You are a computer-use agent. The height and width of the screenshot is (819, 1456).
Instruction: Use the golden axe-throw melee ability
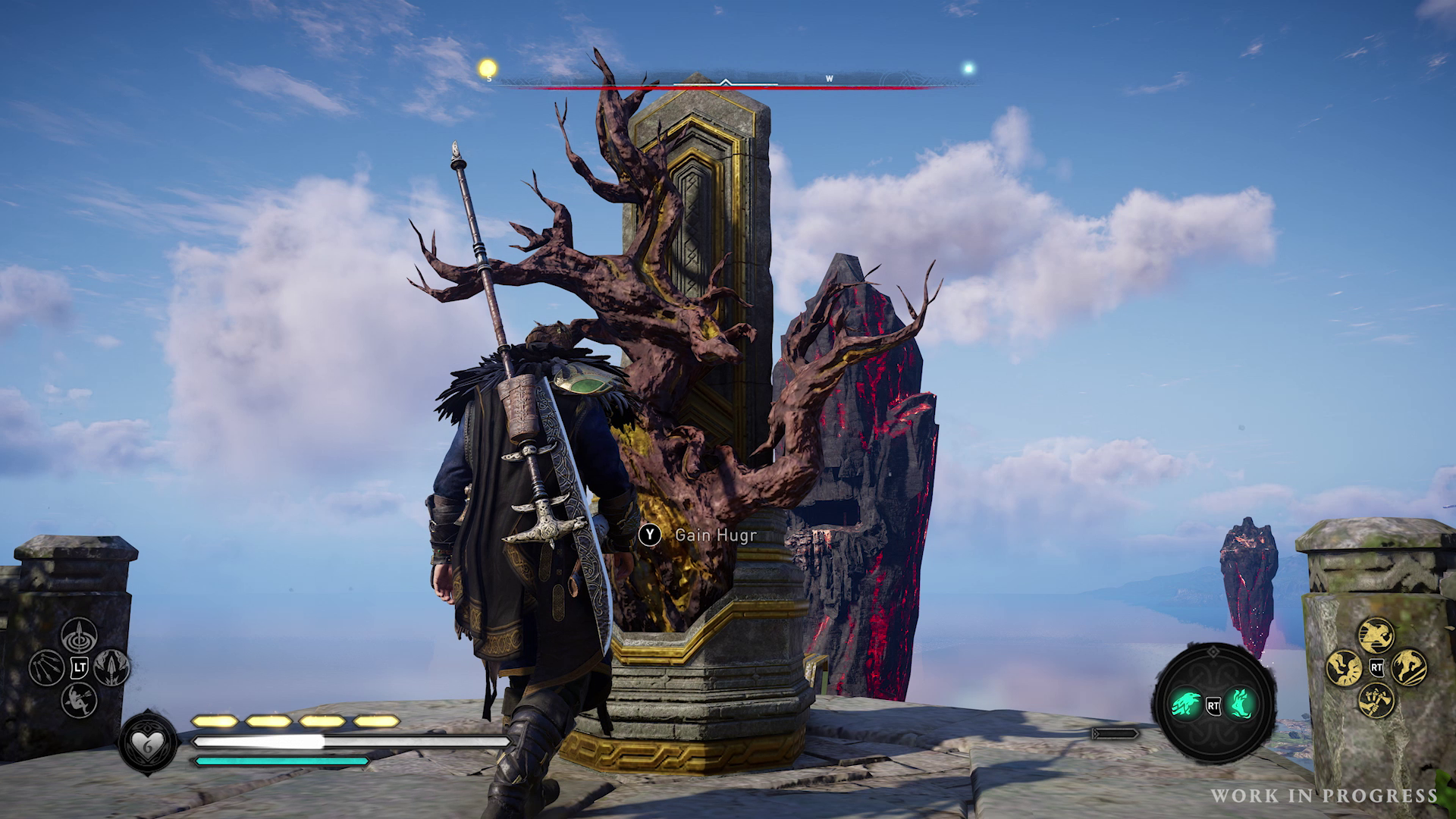pos(1376,700)
